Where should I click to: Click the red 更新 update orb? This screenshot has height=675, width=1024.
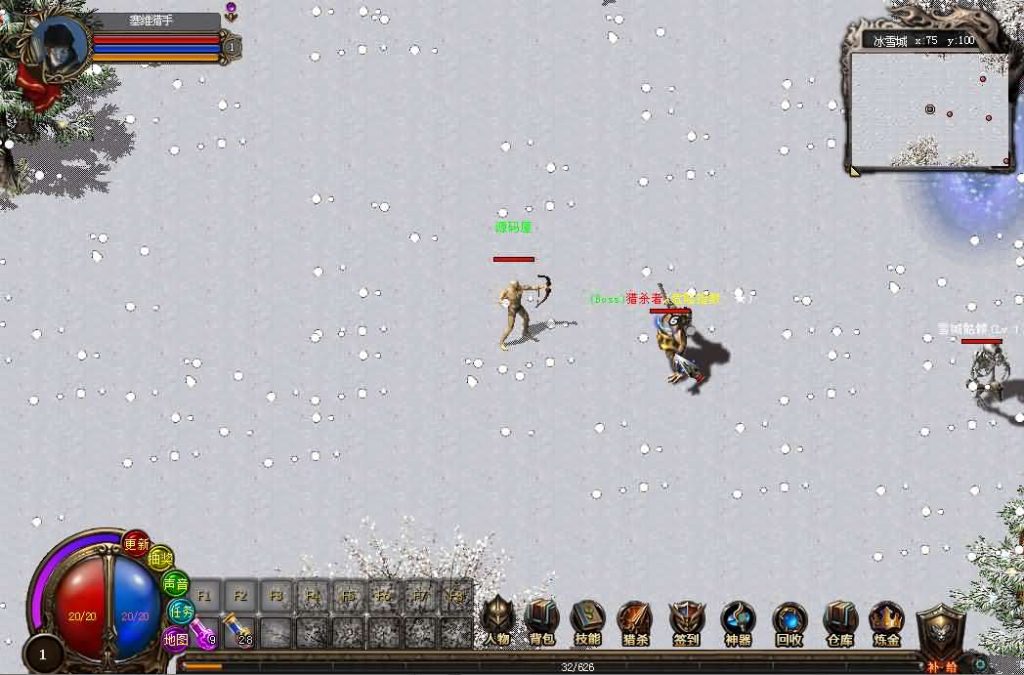(x=136, y=544)
